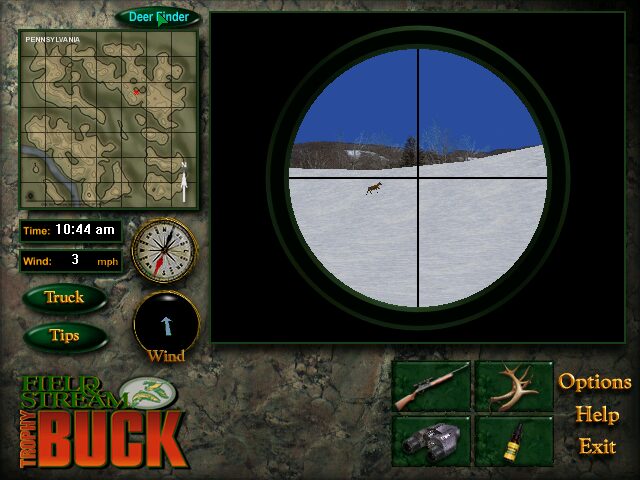
Task: Show the Help screen
Action: click(596, 414)
